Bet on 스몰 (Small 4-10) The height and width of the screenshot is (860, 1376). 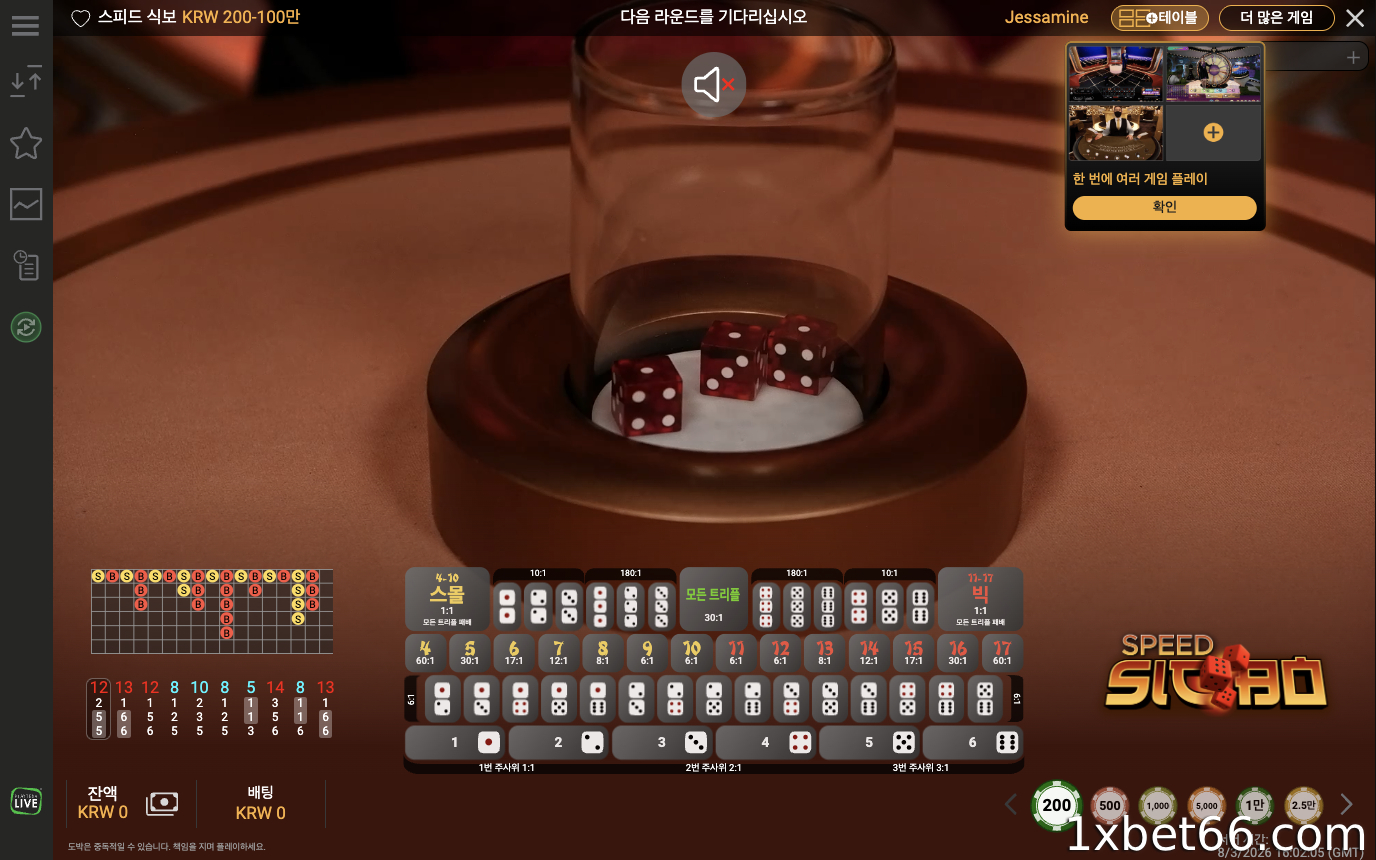(447, 599)
